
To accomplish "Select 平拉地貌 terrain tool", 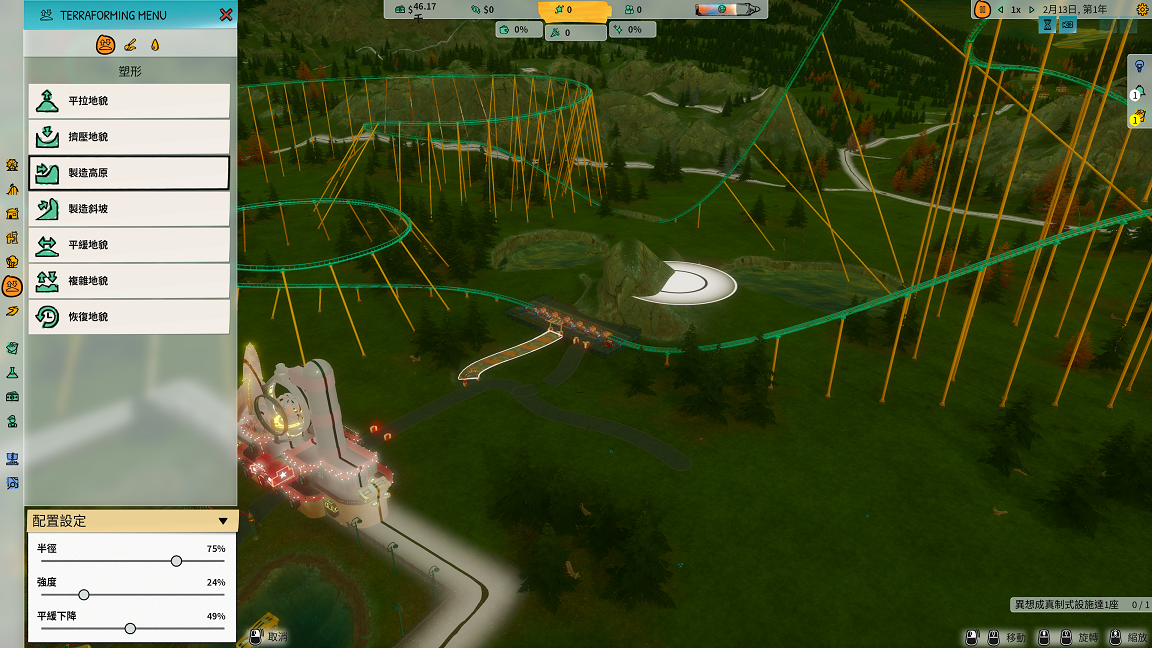I will point(129,101).
